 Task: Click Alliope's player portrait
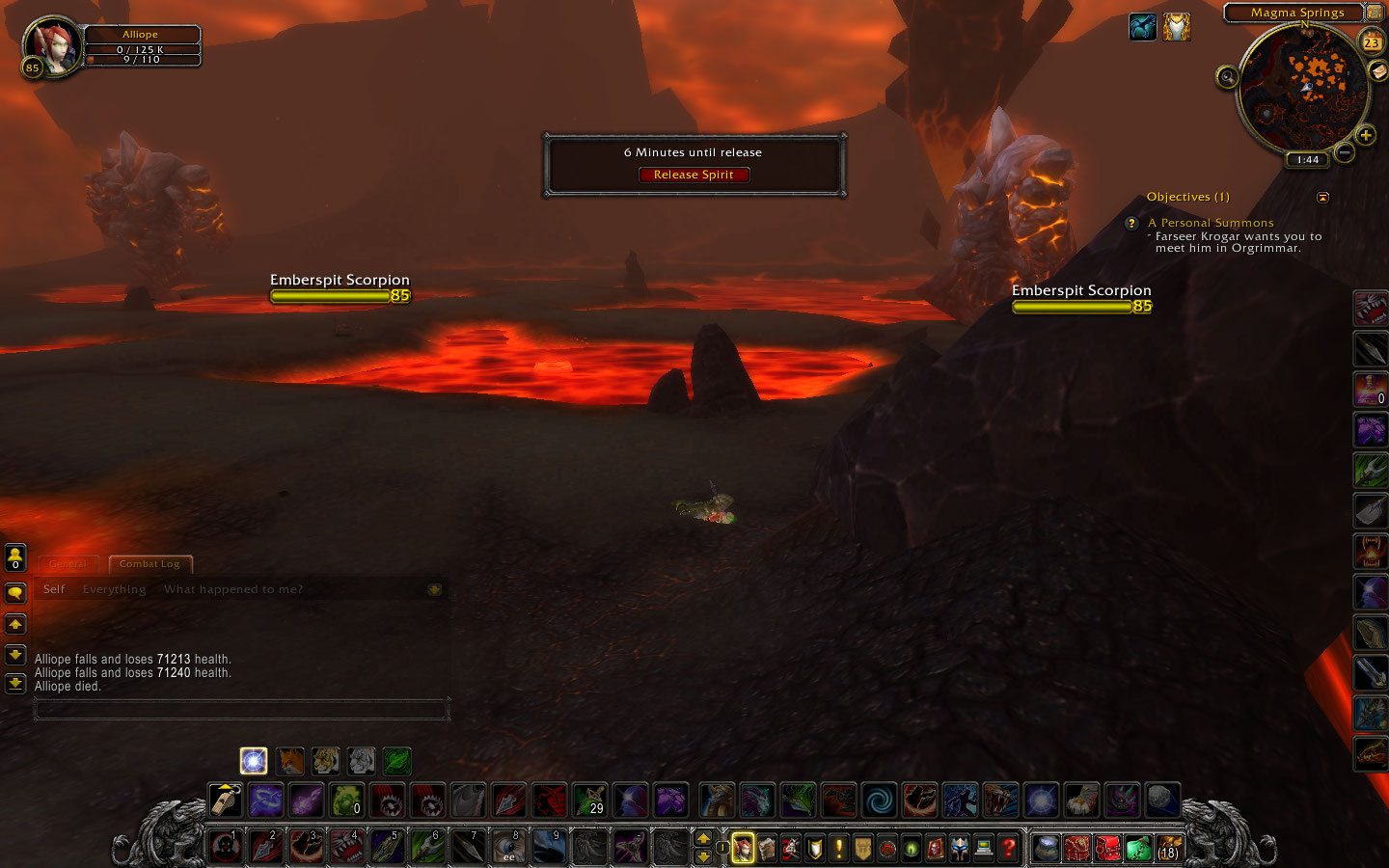(x=52, y=45)
